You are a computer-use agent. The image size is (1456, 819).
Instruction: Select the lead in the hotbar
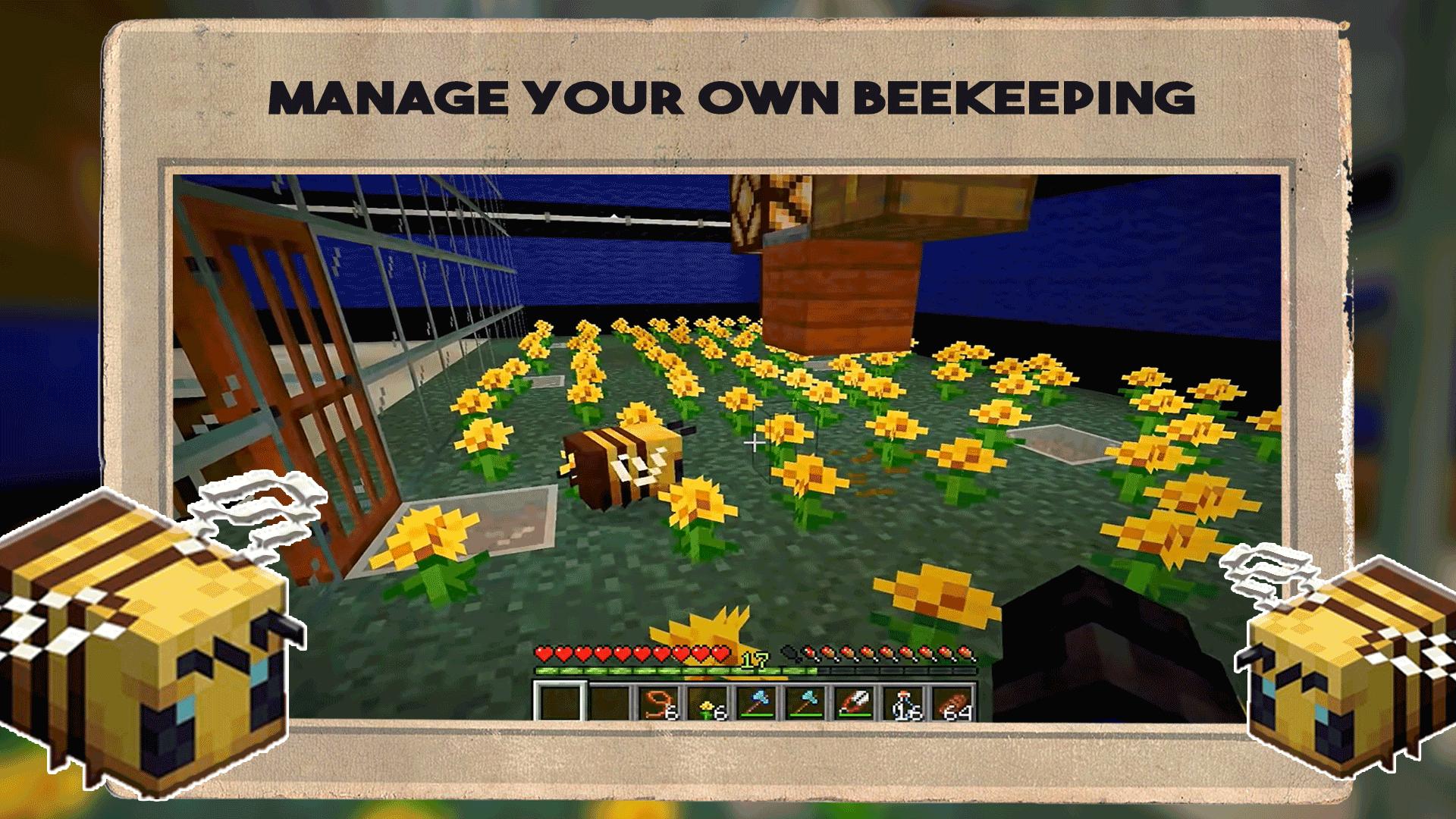(x=657, y=705)
